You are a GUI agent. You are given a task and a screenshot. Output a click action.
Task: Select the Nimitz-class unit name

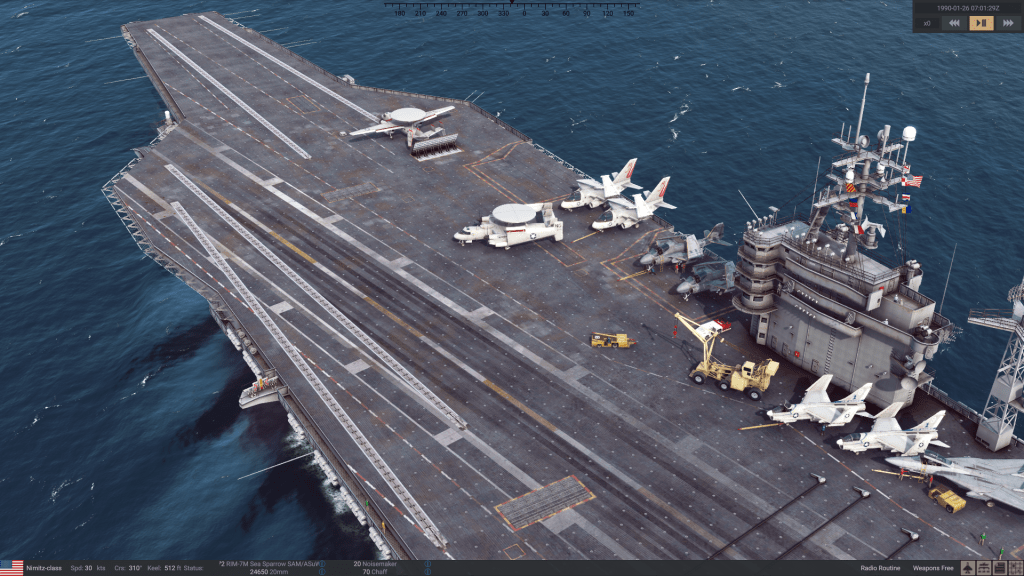pyautogui.click(x=44, y=568)
